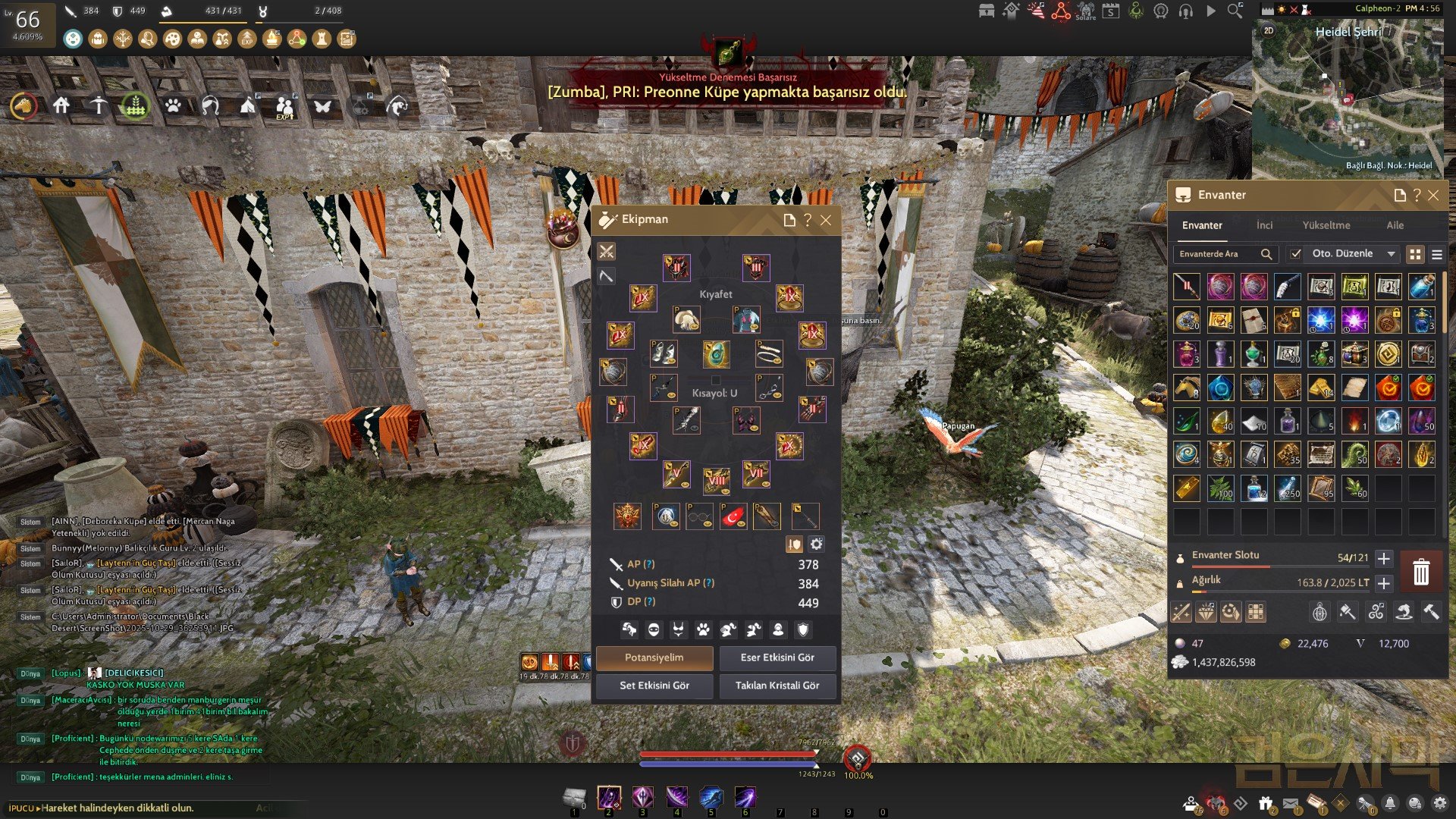Click the Potansiyelim button
Viewport: 1456px width, 819px height.
(x=654, y=657)
